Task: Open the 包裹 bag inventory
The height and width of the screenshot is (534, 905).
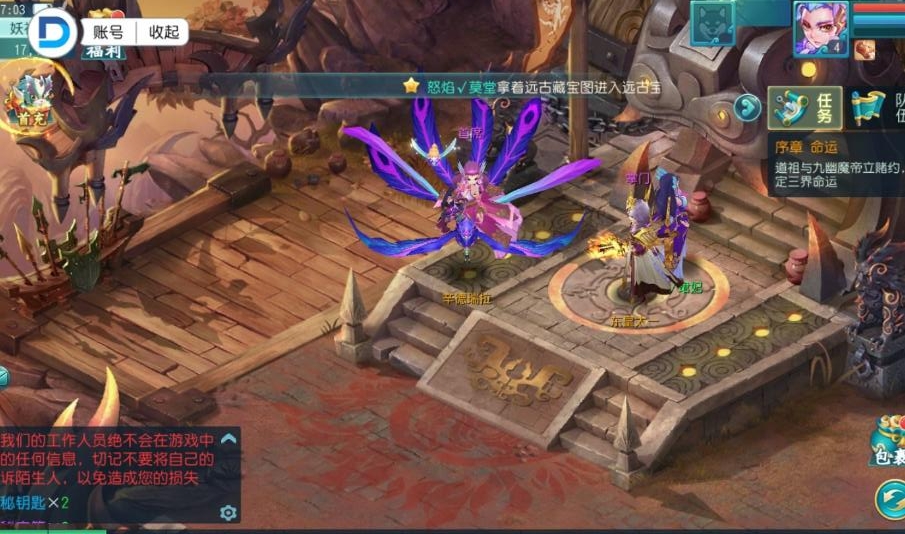Action: pos(888,439)
